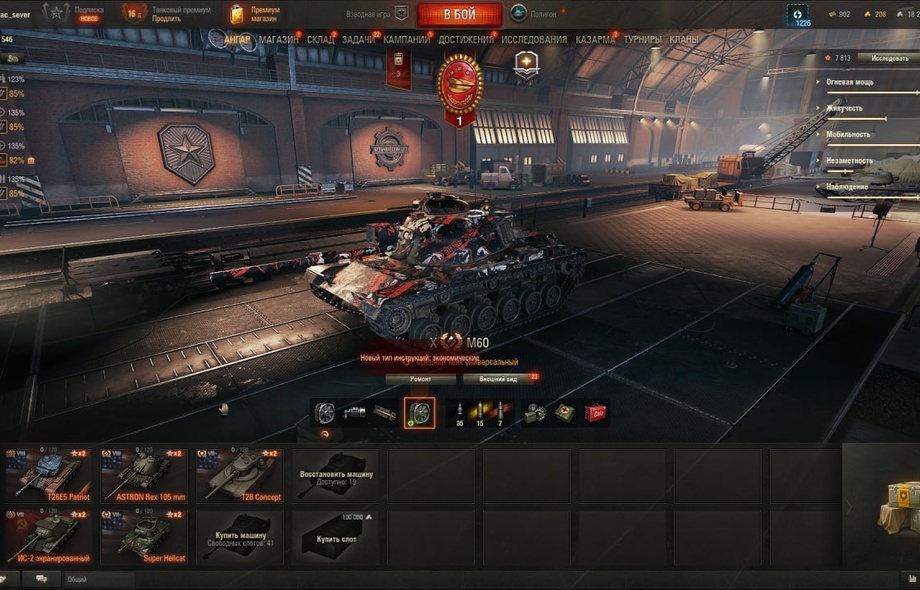Open Внешний вид customization
Viewport: 920px width, 590px height.
coord(499,379)
